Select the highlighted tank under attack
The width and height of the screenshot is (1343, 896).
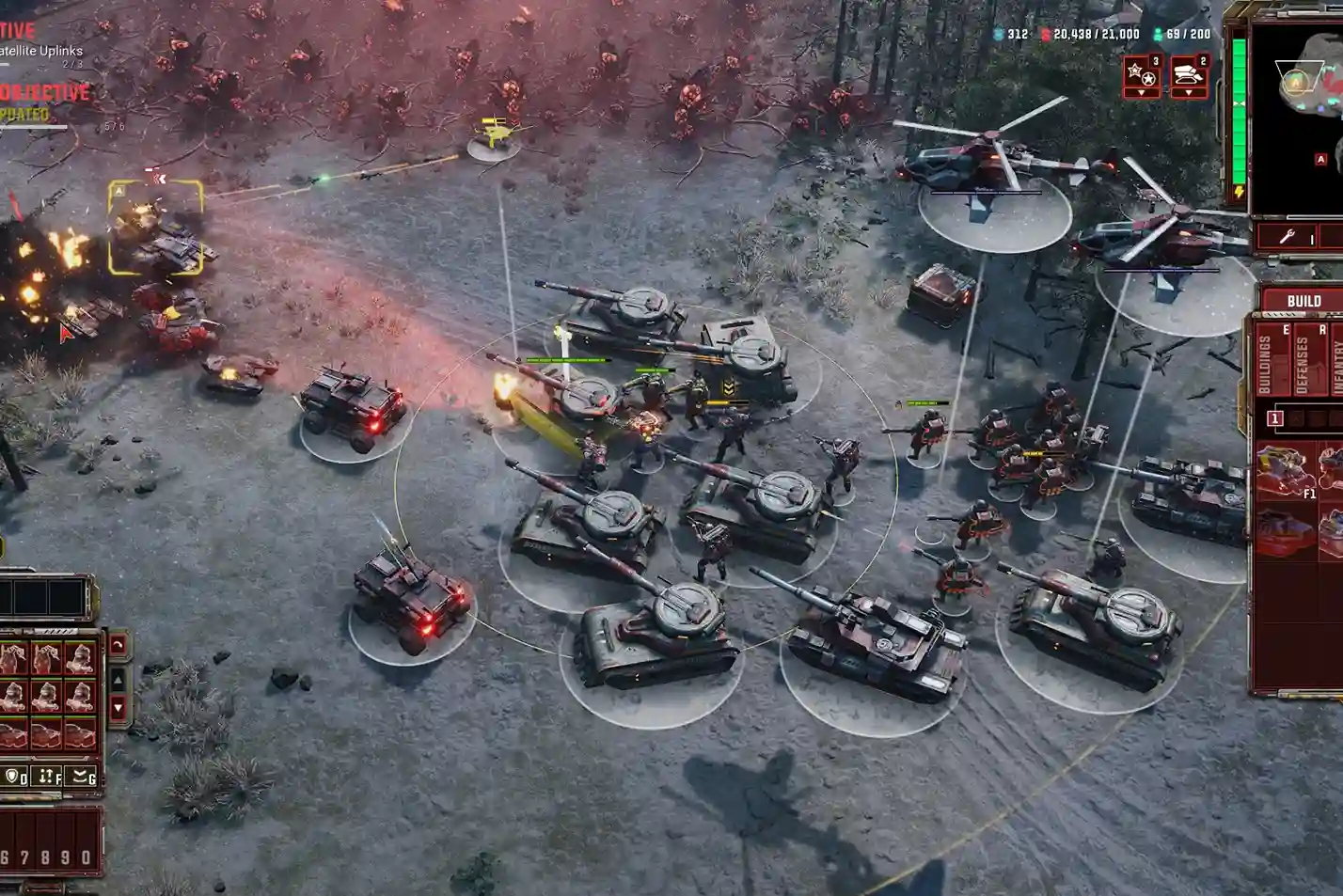click(x=156, y=228)
